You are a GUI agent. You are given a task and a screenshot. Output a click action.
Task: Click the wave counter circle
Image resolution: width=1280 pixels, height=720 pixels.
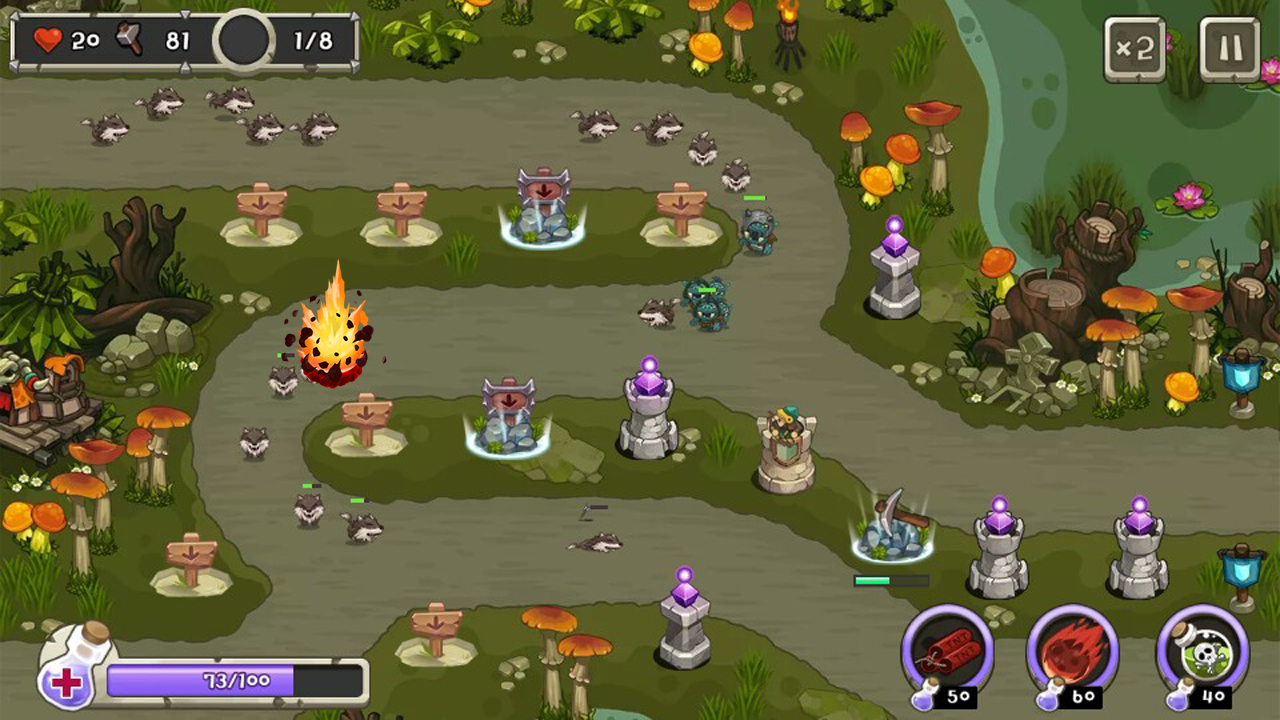coord(242,41)
